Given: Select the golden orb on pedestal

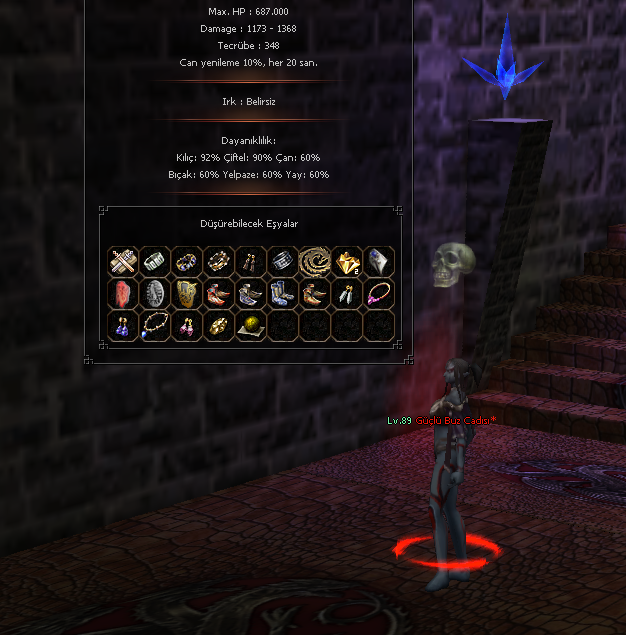Looking at the screenshot, I should [x=250, y=325].
